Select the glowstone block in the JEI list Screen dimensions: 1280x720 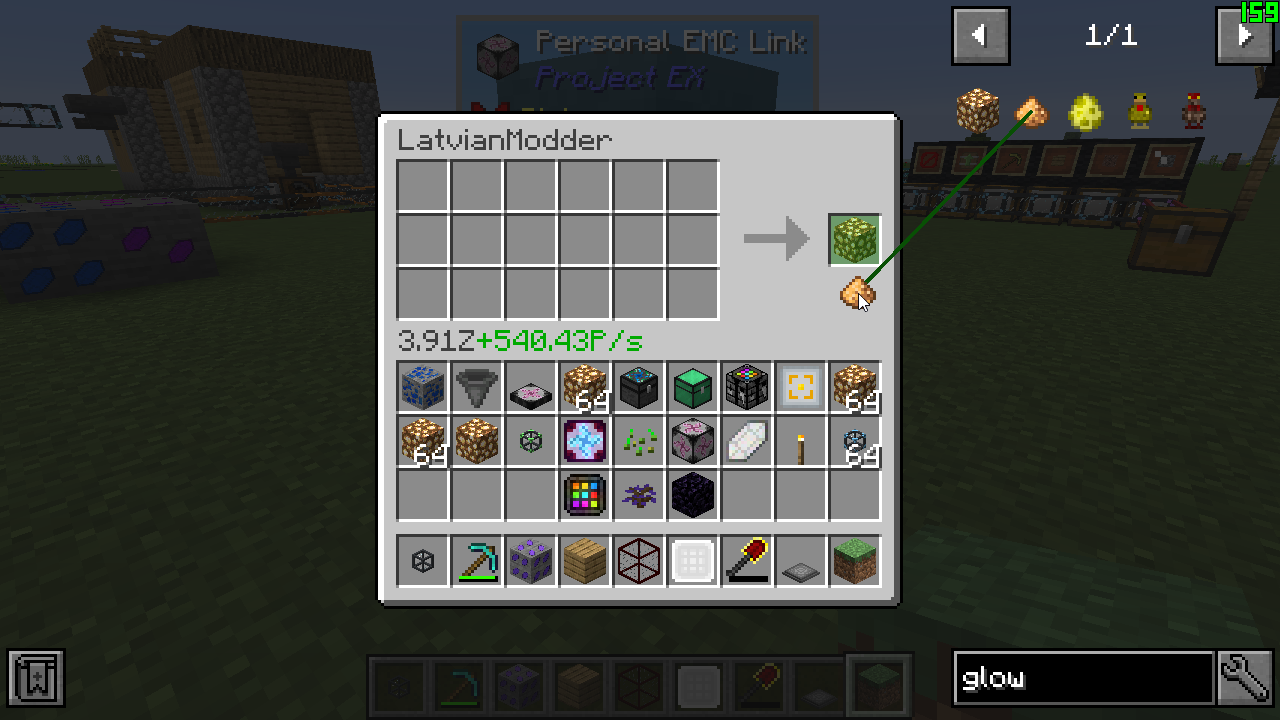click(x=977, y=110)
